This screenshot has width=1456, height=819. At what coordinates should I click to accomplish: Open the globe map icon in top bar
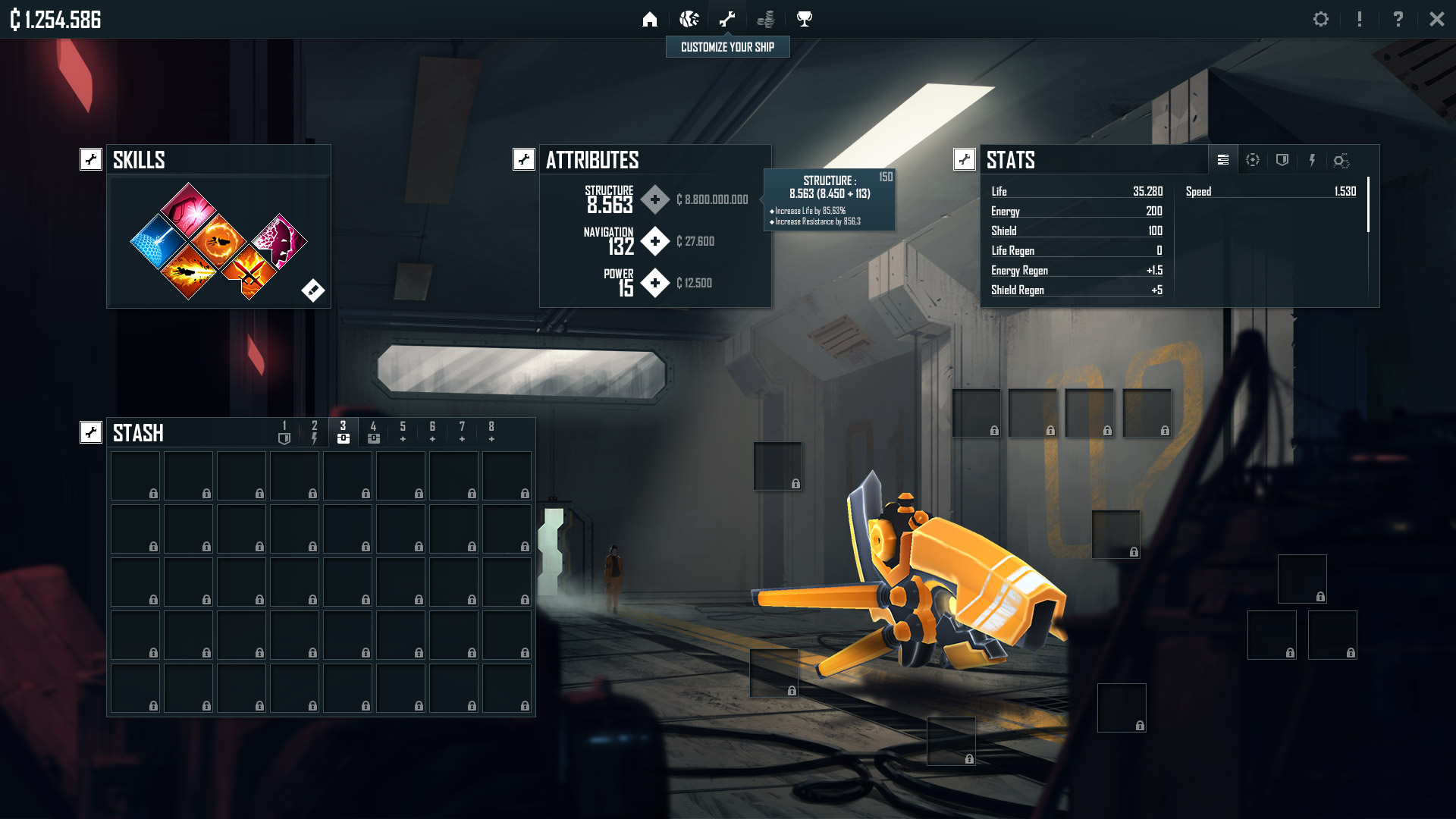pos(689,19)
